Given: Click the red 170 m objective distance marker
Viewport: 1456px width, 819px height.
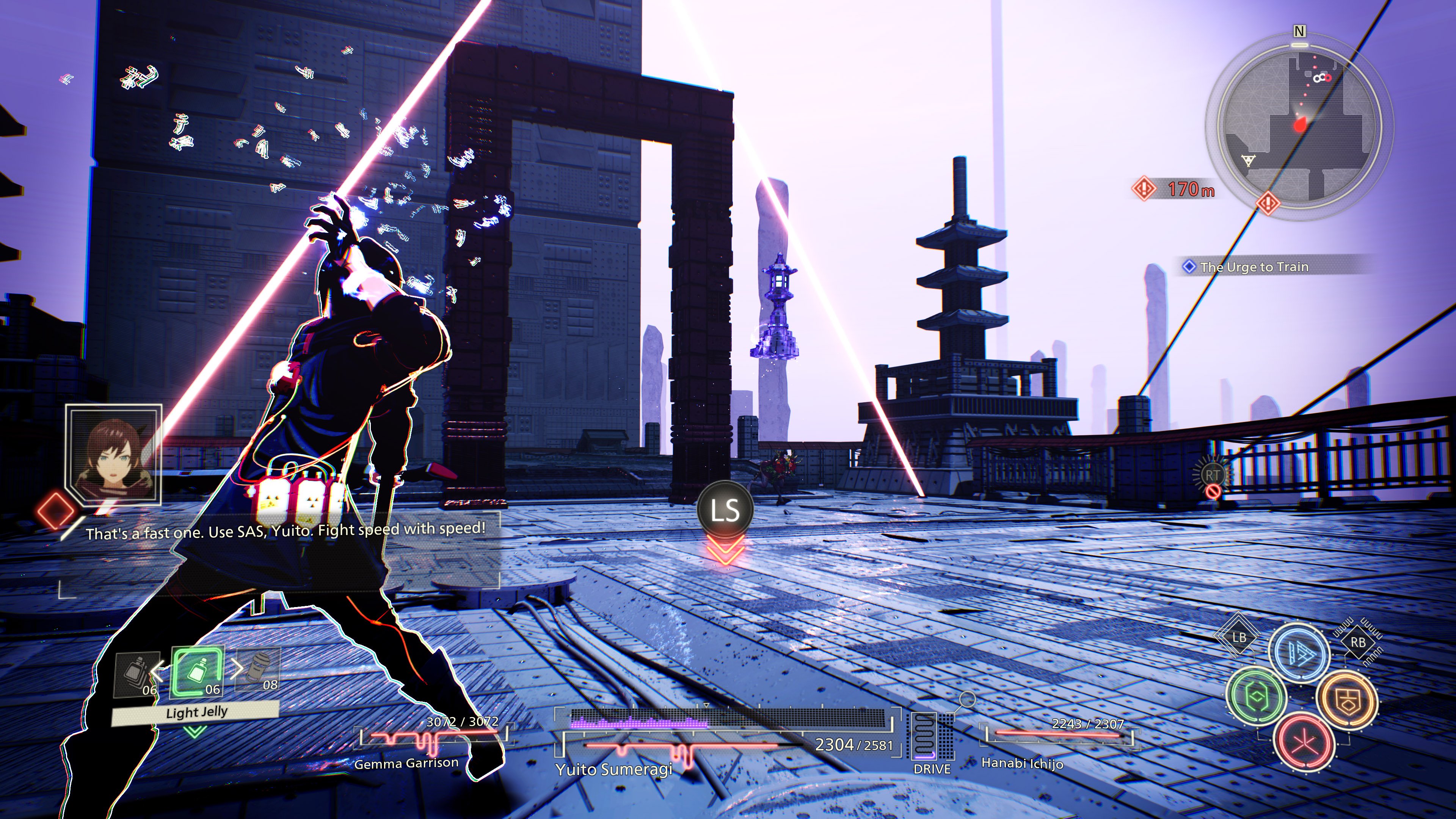Looking at the screenshot, I should (x=1175, y=189).
